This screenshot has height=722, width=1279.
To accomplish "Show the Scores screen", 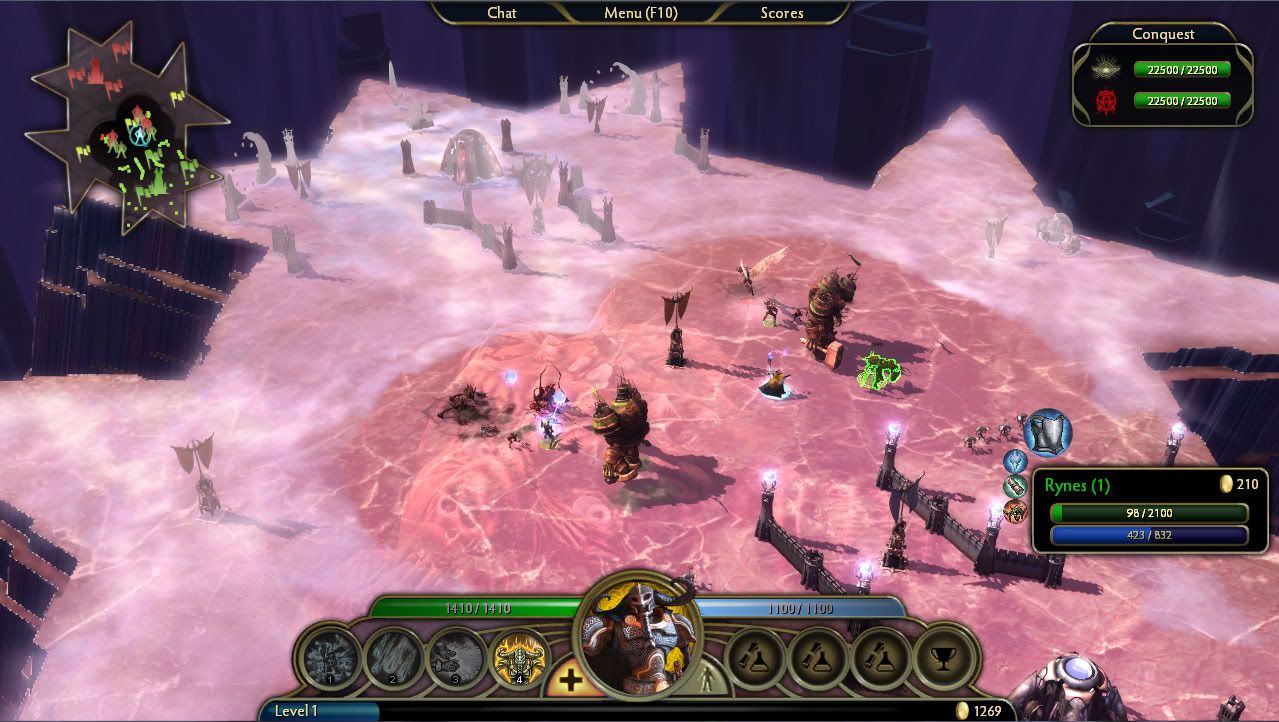I will pyautogui.click(x=781, y=13).
